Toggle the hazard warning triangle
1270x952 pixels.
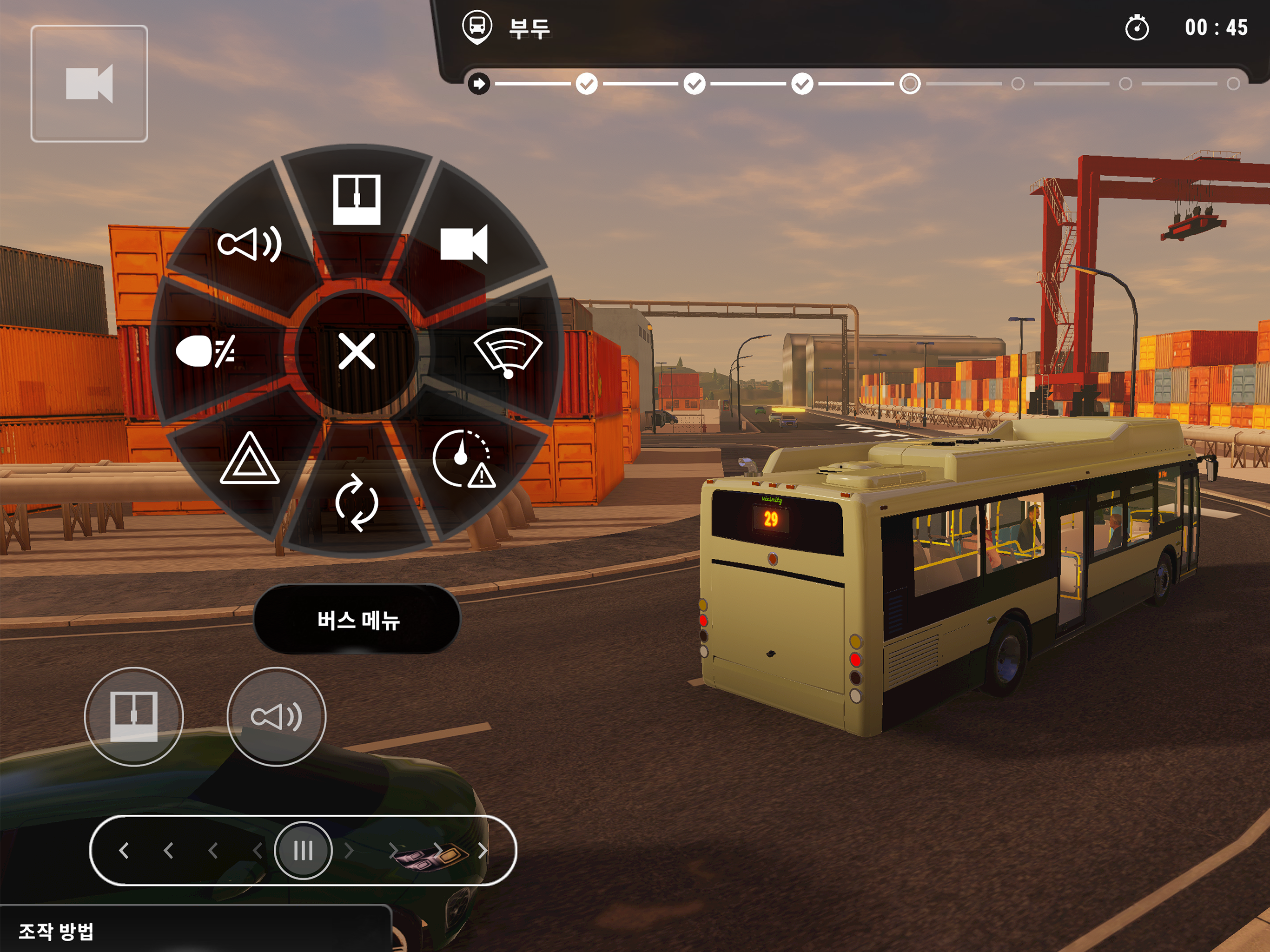(x=250, y=459)
